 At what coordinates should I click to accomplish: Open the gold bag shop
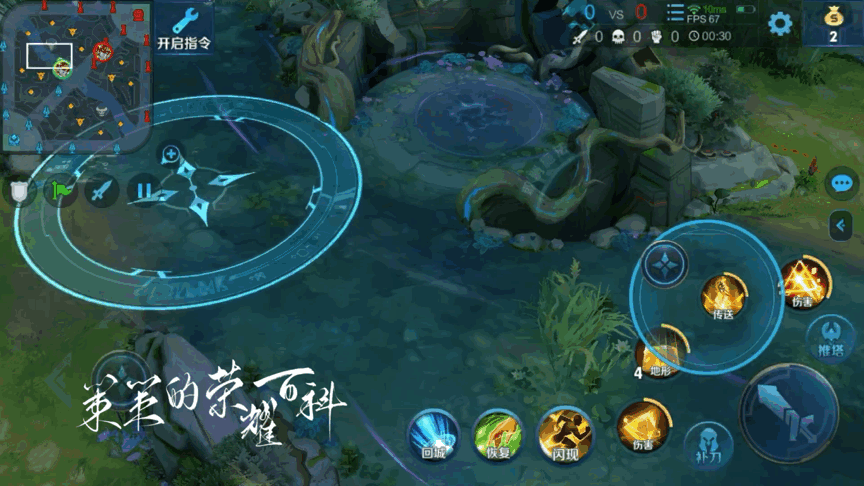(831, 24)
